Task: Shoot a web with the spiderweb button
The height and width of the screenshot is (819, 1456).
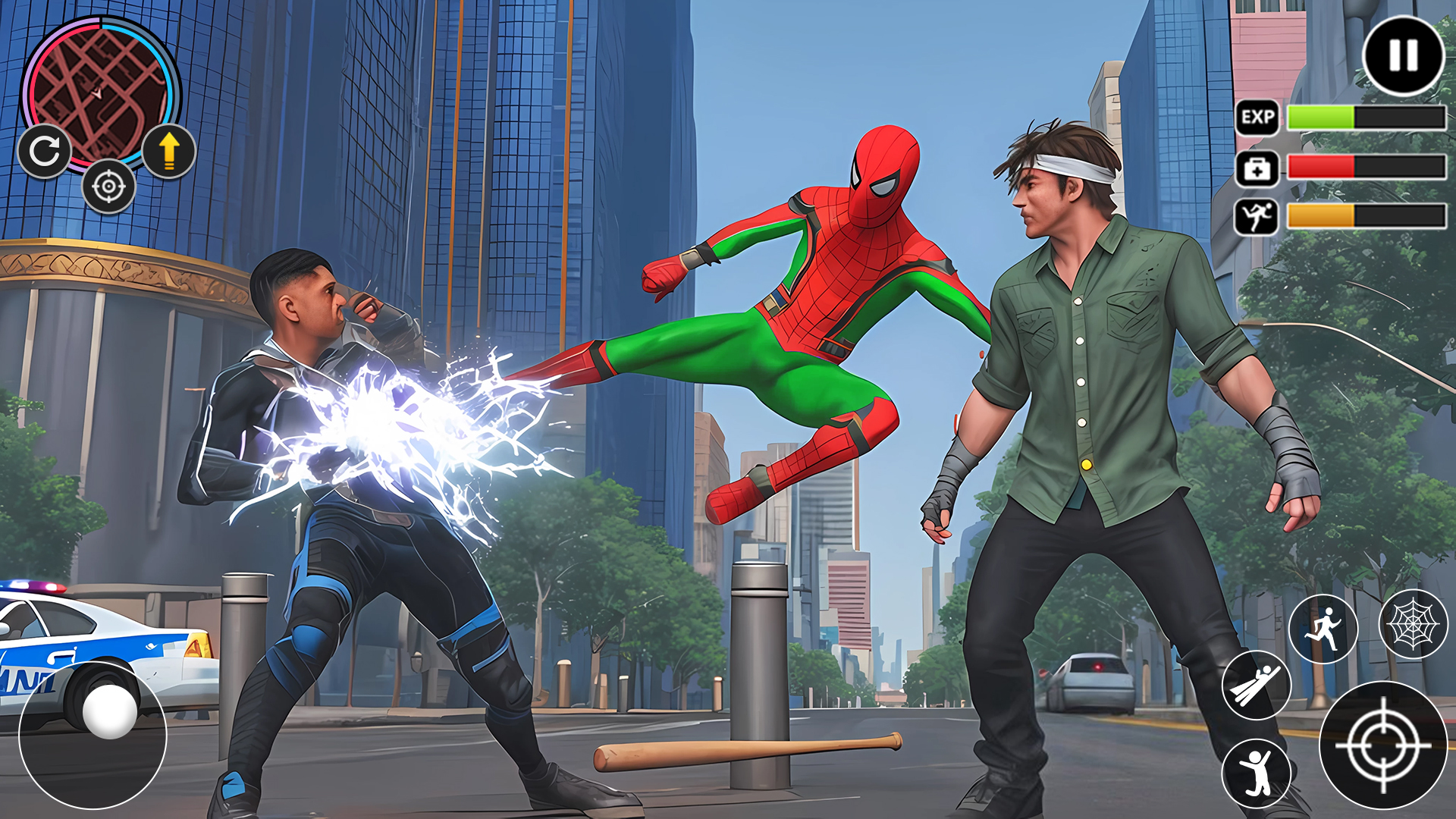Action: click(1413, 624)
